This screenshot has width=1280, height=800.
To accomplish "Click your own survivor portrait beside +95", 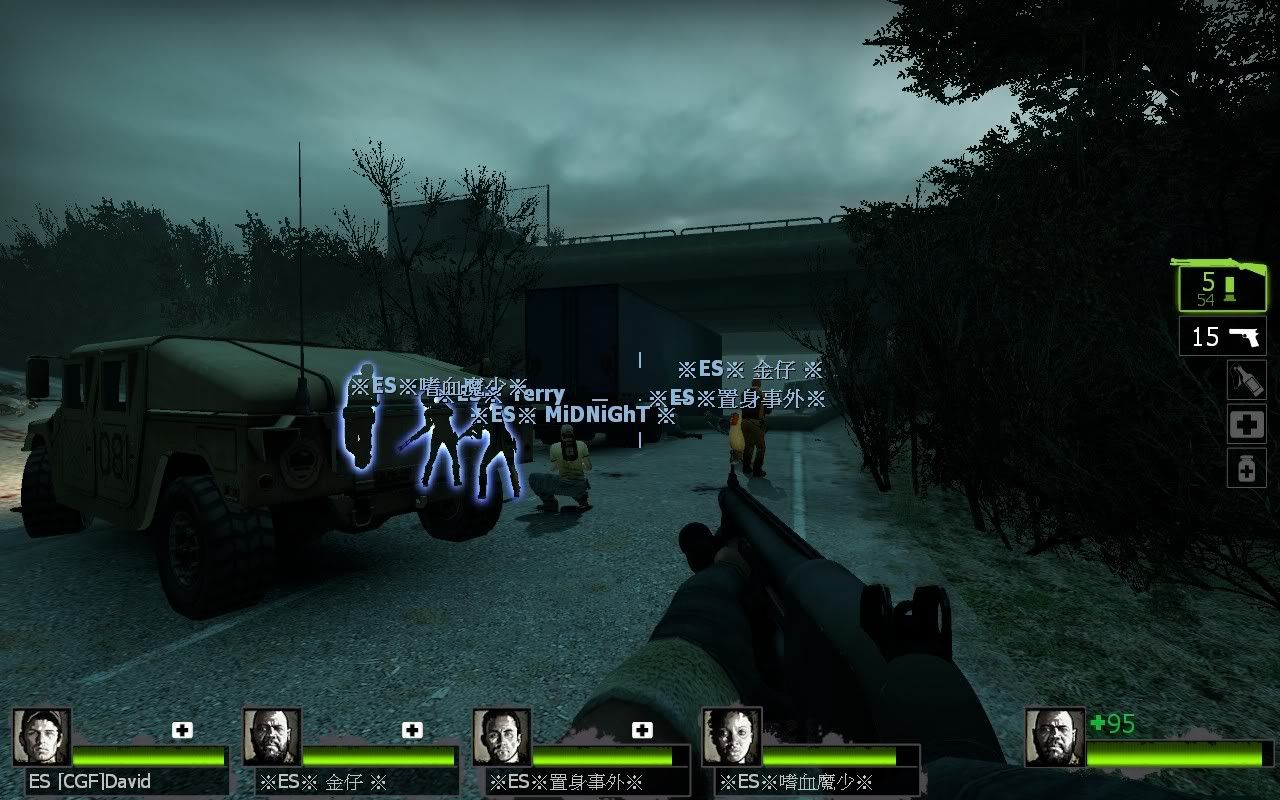I will click(x=1054, y=738).
